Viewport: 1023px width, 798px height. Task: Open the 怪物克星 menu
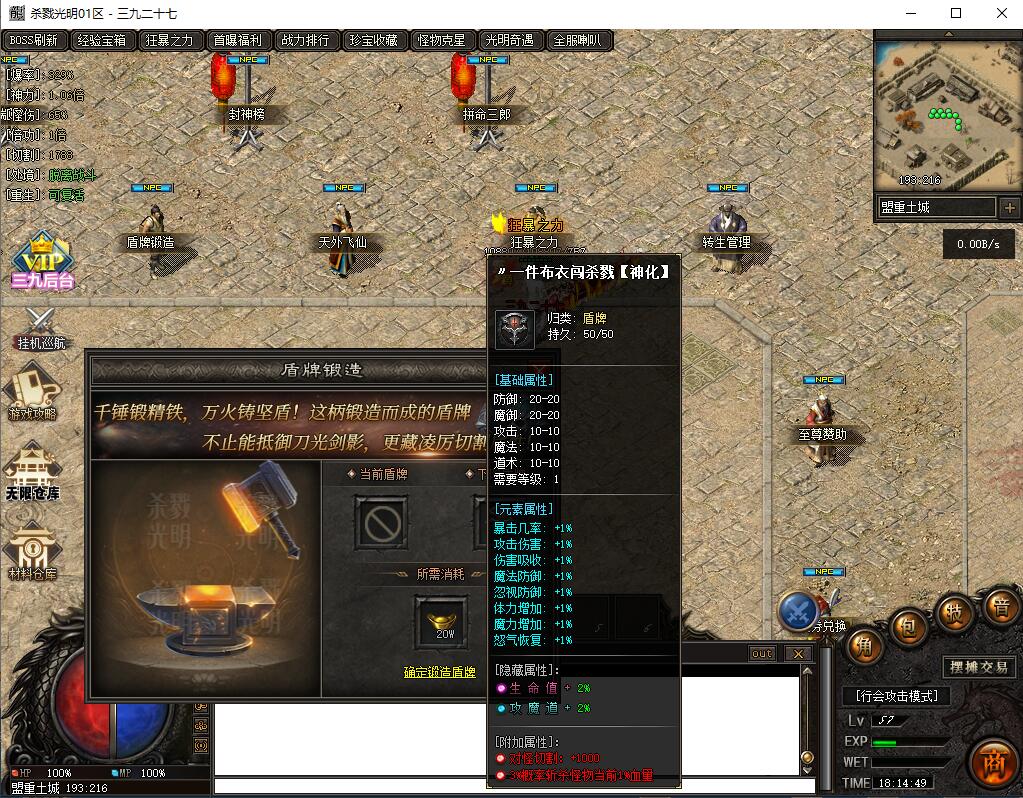(441, 41)
